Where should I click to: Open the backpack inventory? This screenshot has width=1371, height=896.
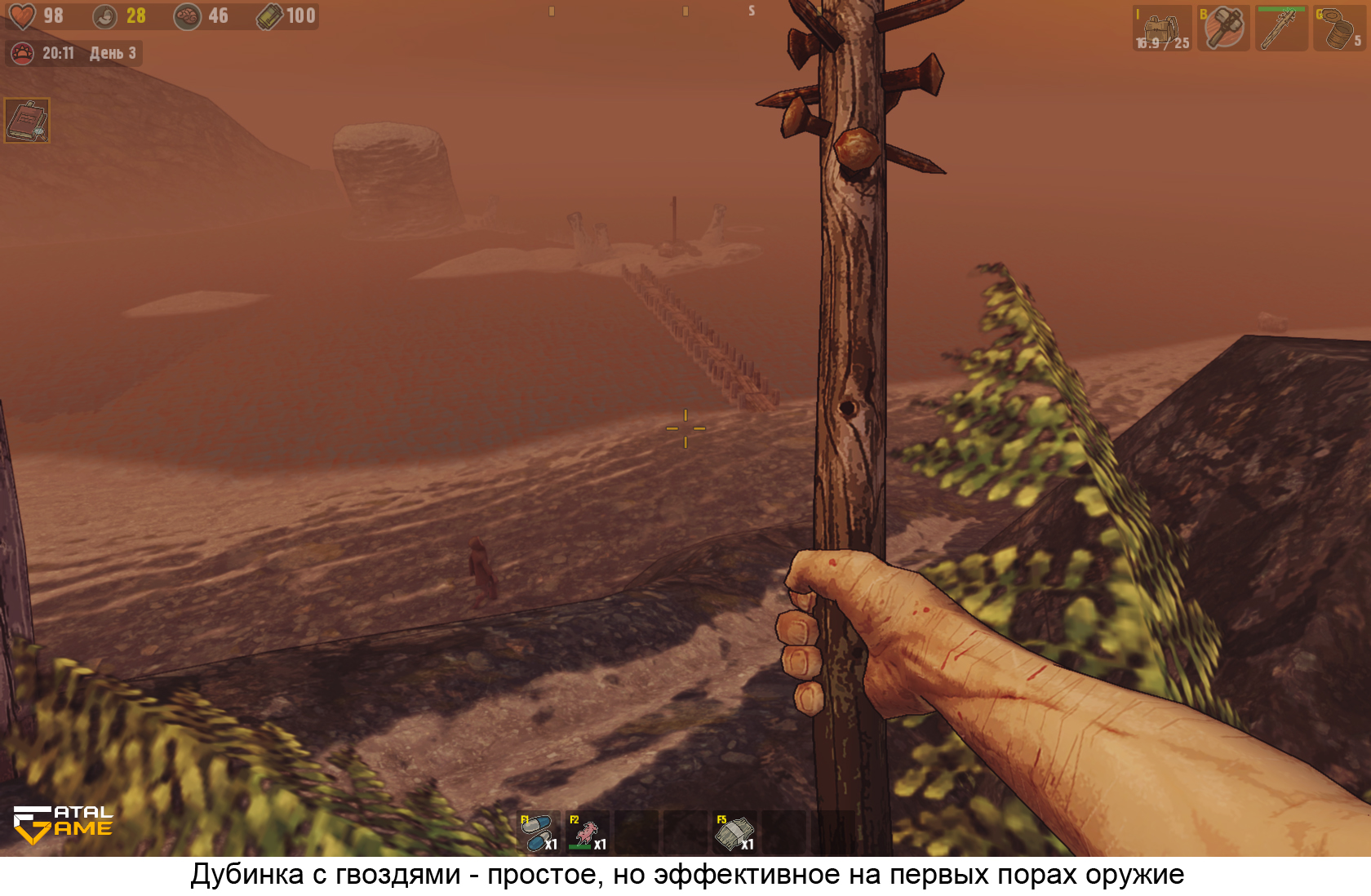pos(1162,29)
